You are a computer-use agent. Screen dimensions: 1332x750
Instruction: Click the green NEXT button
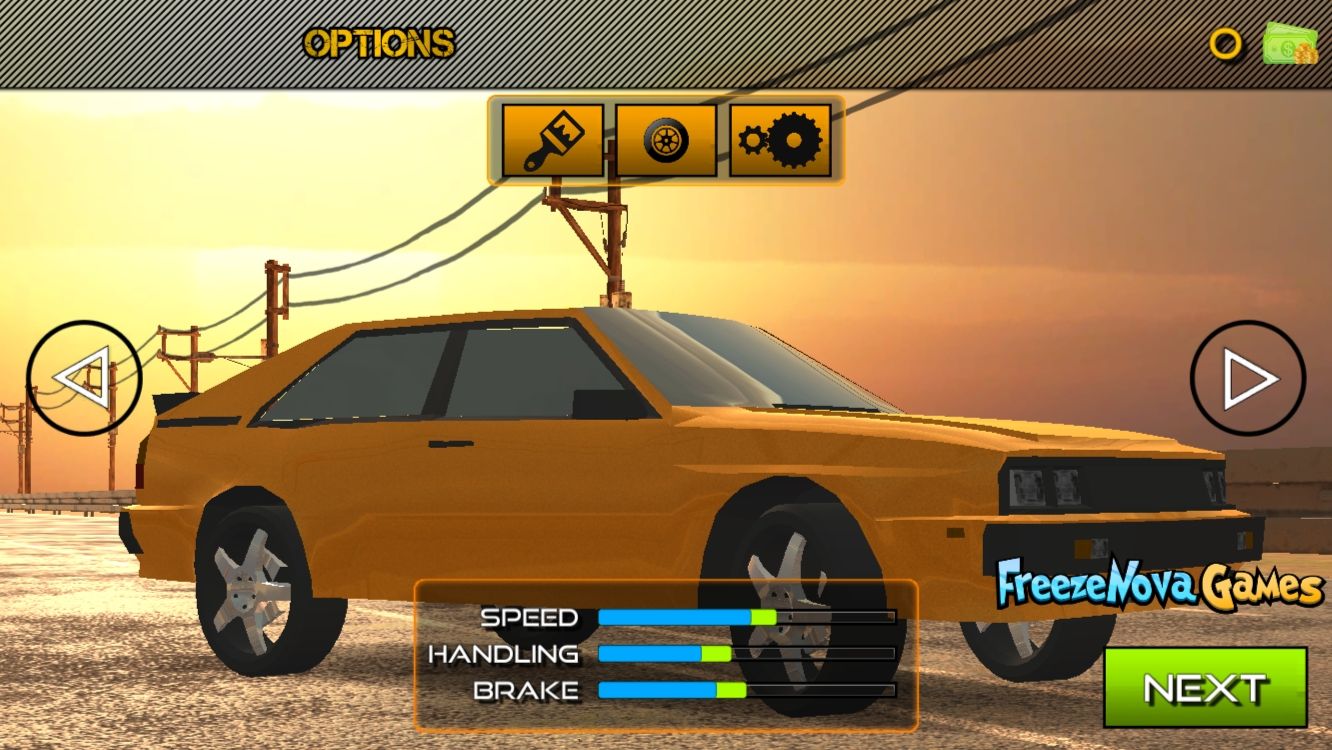pos(1205,687)
